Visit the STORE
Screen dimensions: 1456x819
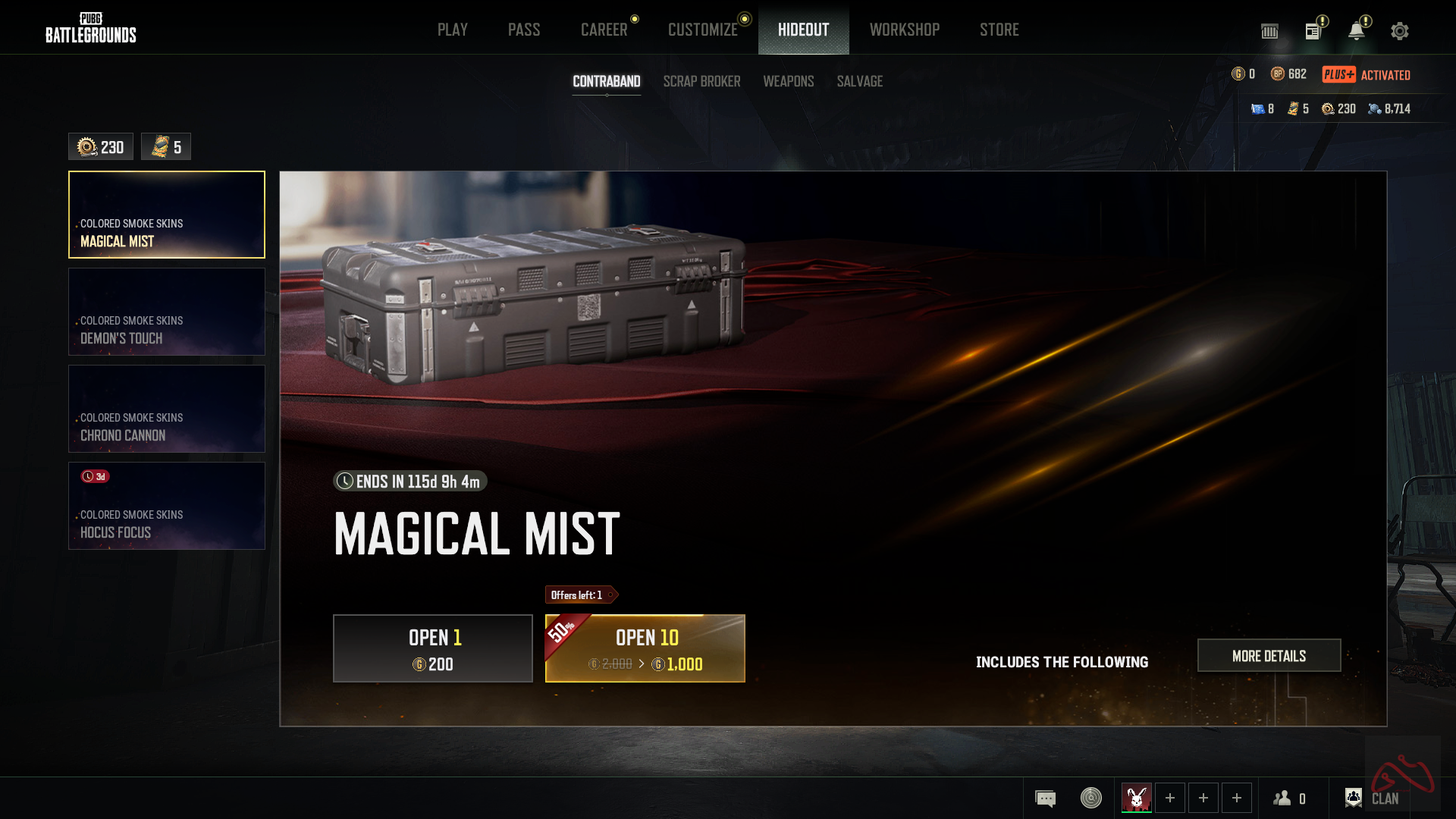pyautogui.click(x=999, y=30)
